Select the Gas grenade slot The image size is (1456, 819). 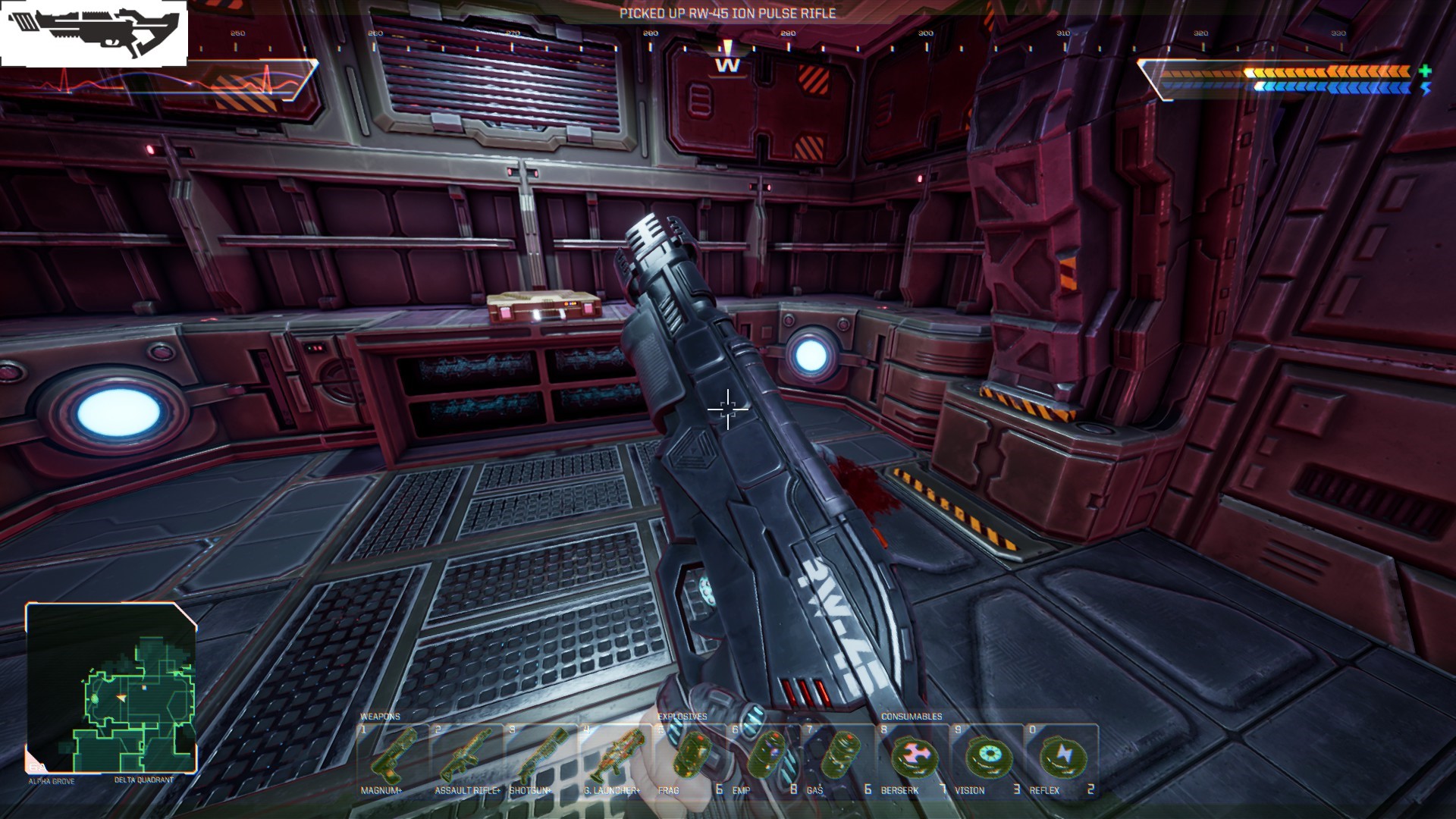838,758
